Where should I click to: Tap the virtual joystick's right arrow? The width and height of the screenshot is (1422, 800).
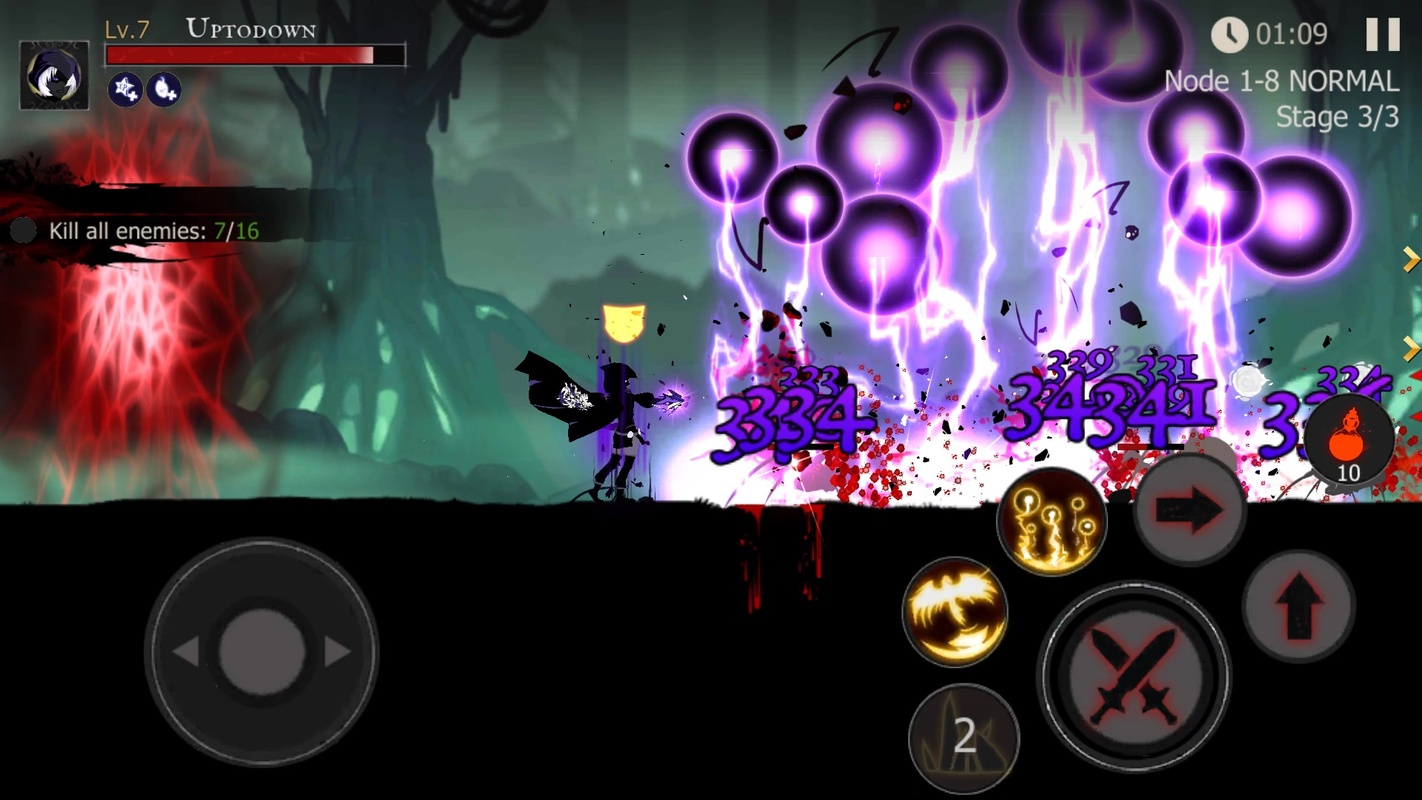[x=337, y=652]
